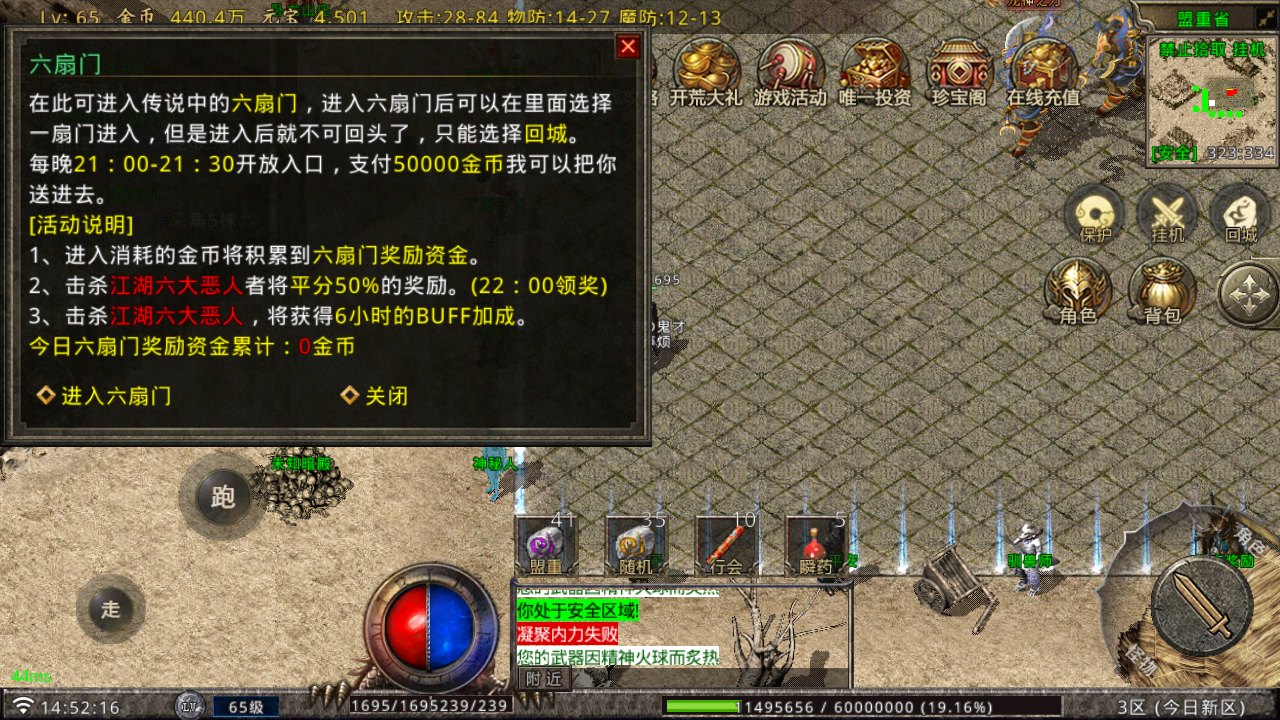Open the 背包 bag icon

(x=1163, y=290)
